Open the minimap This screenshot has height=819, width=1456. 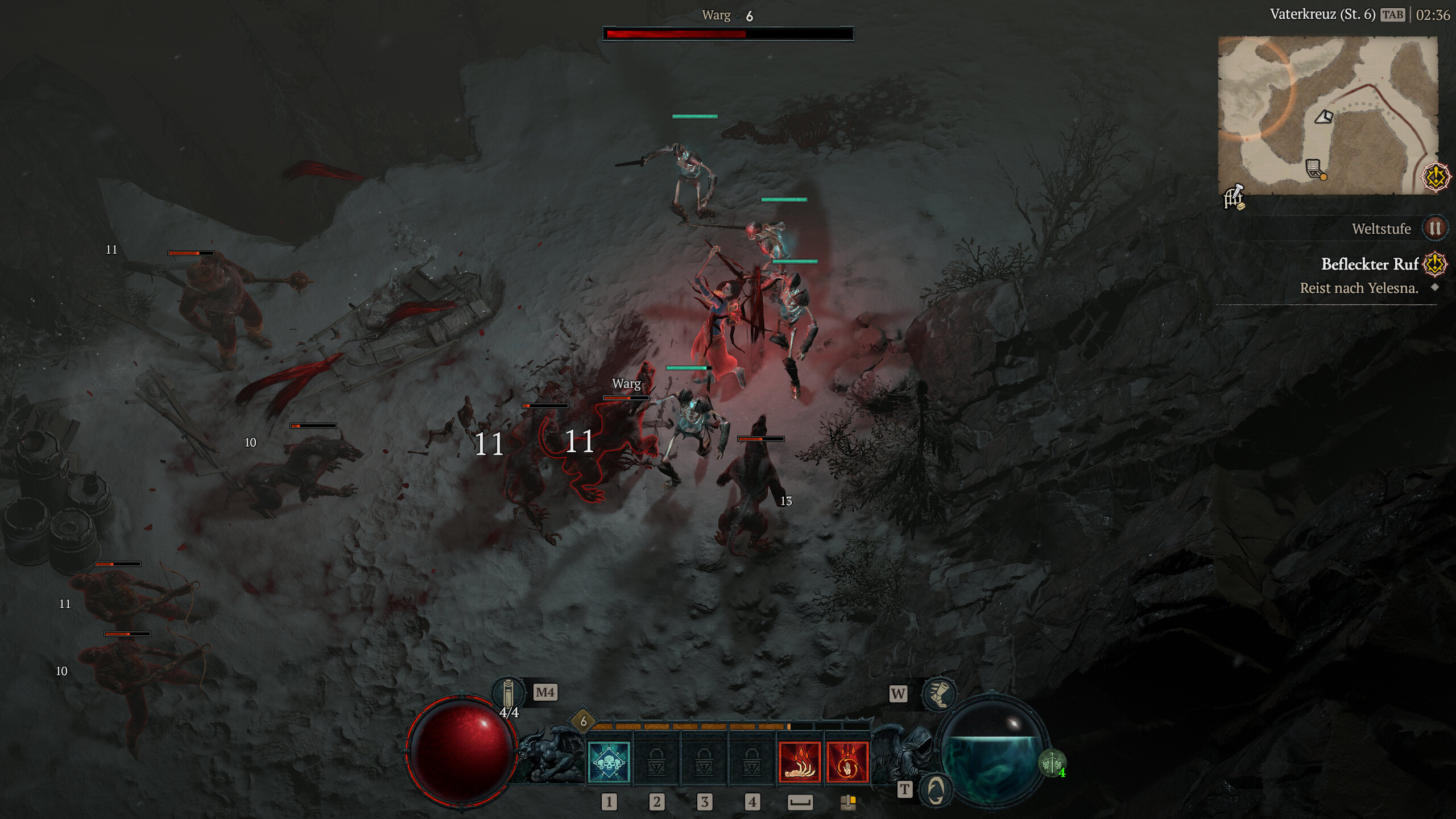click(1327, 115)
